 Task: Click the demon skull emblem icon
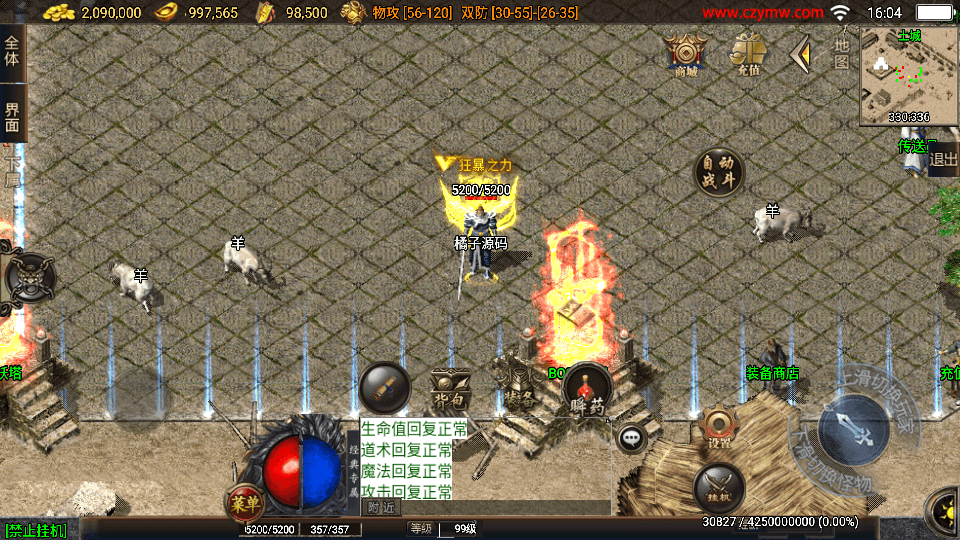(x=29, y=276)
